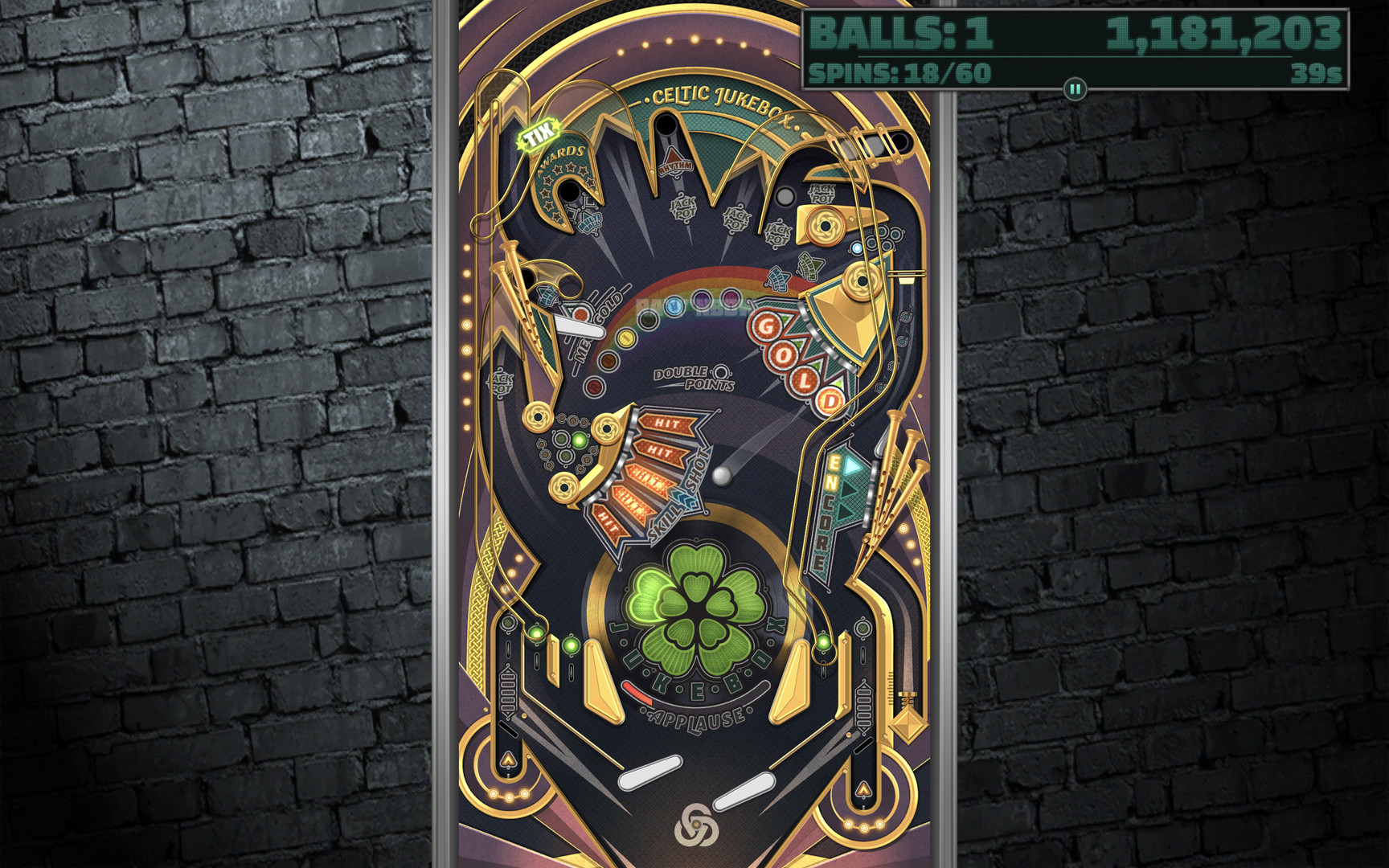This screenshot has width=1389, height=868.
Task: Hit the topmost HIT drop target
Action: 667,424
